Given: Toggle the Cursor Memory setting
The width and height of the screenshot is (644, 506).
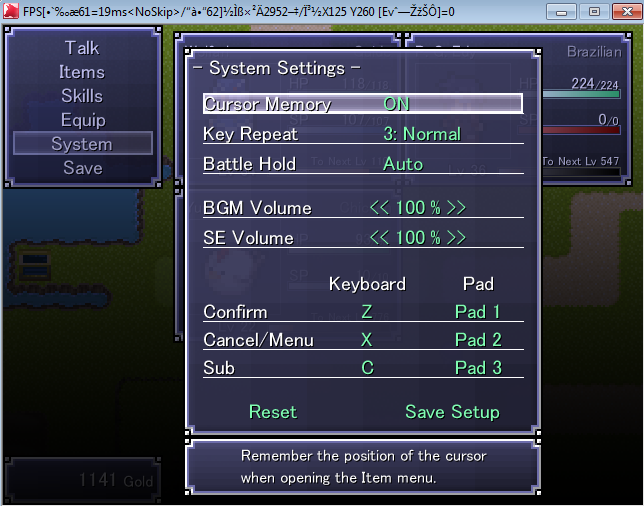Looking at the screenshot, I should point(396,104).
